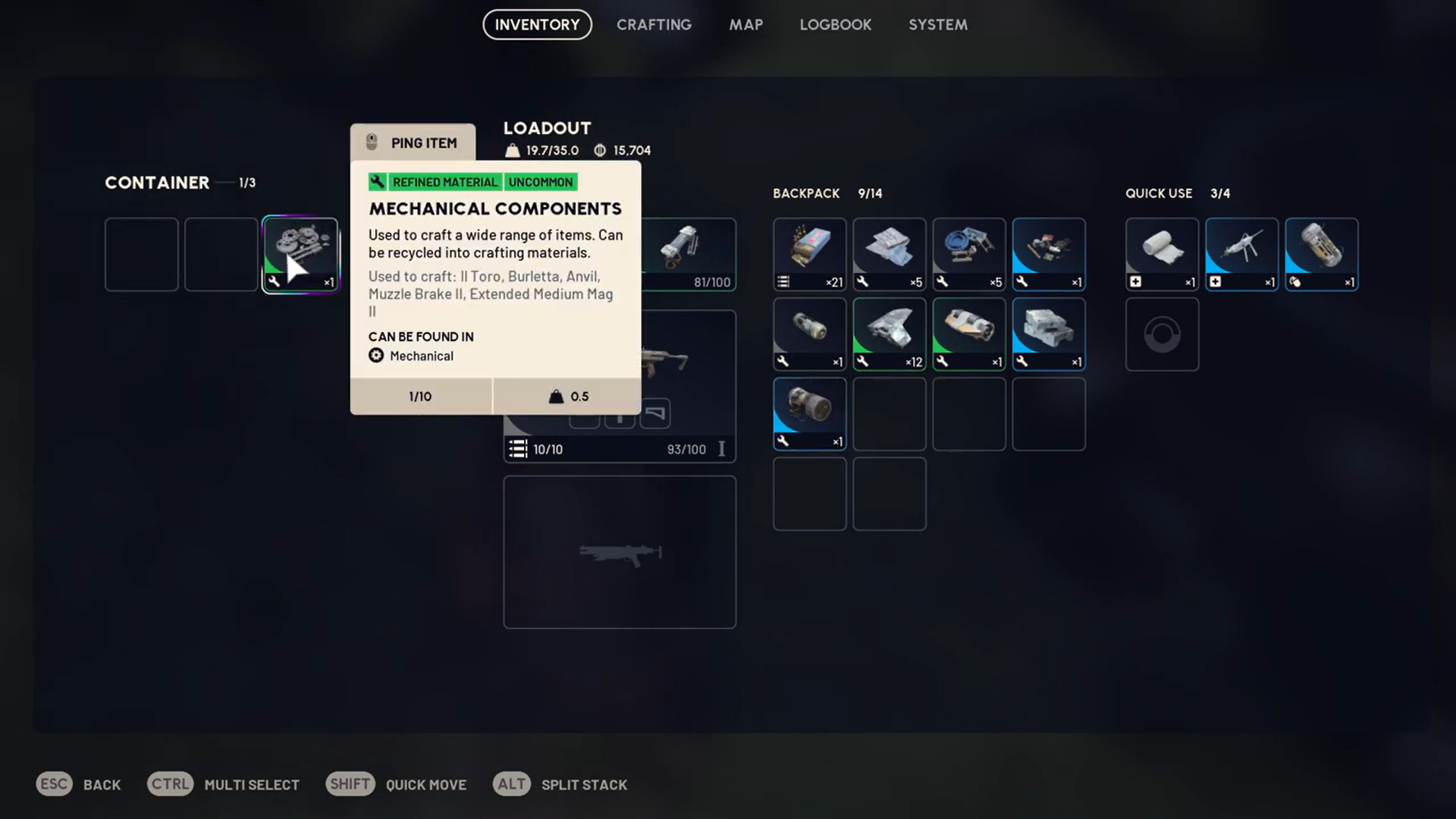1456x819 pixels.
Task: Select the dark cylindrical motor item
Action: coord(809,414)
